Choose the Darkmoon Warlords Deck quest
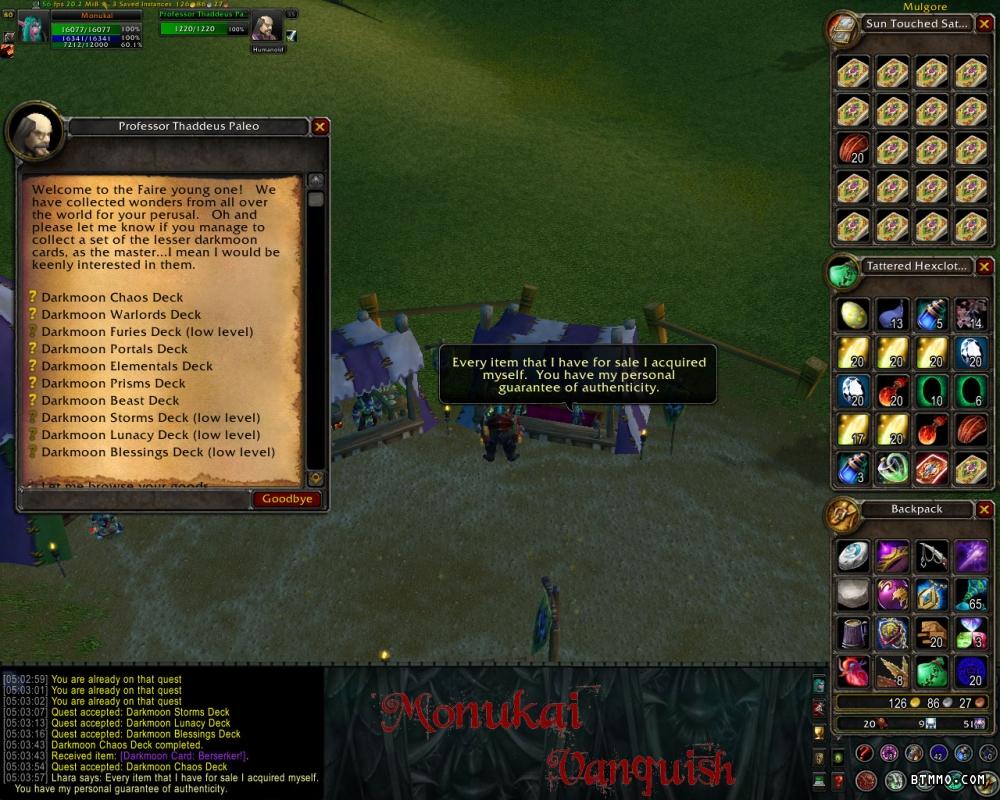The width and height of the screenshot is (1000, 800). (121, 314)
